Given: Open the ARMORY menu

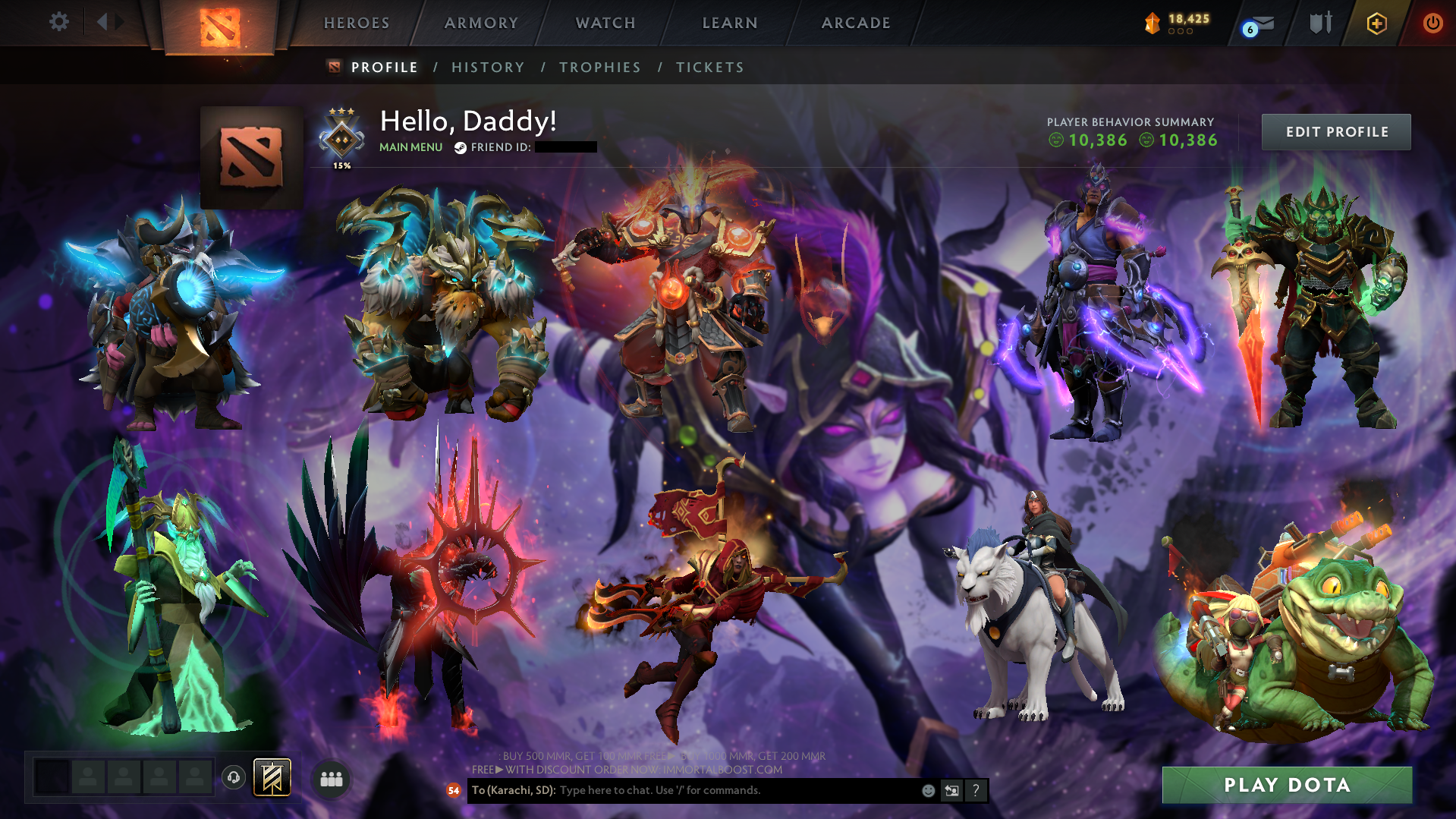Looking at the screenshot, I should click(481, 23).
